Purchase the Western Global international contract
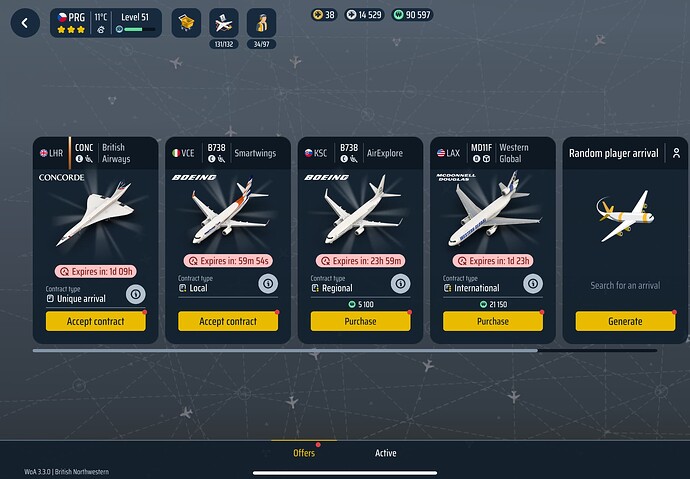The width and height of the screenshot is (690, 479). coord(493,321)
